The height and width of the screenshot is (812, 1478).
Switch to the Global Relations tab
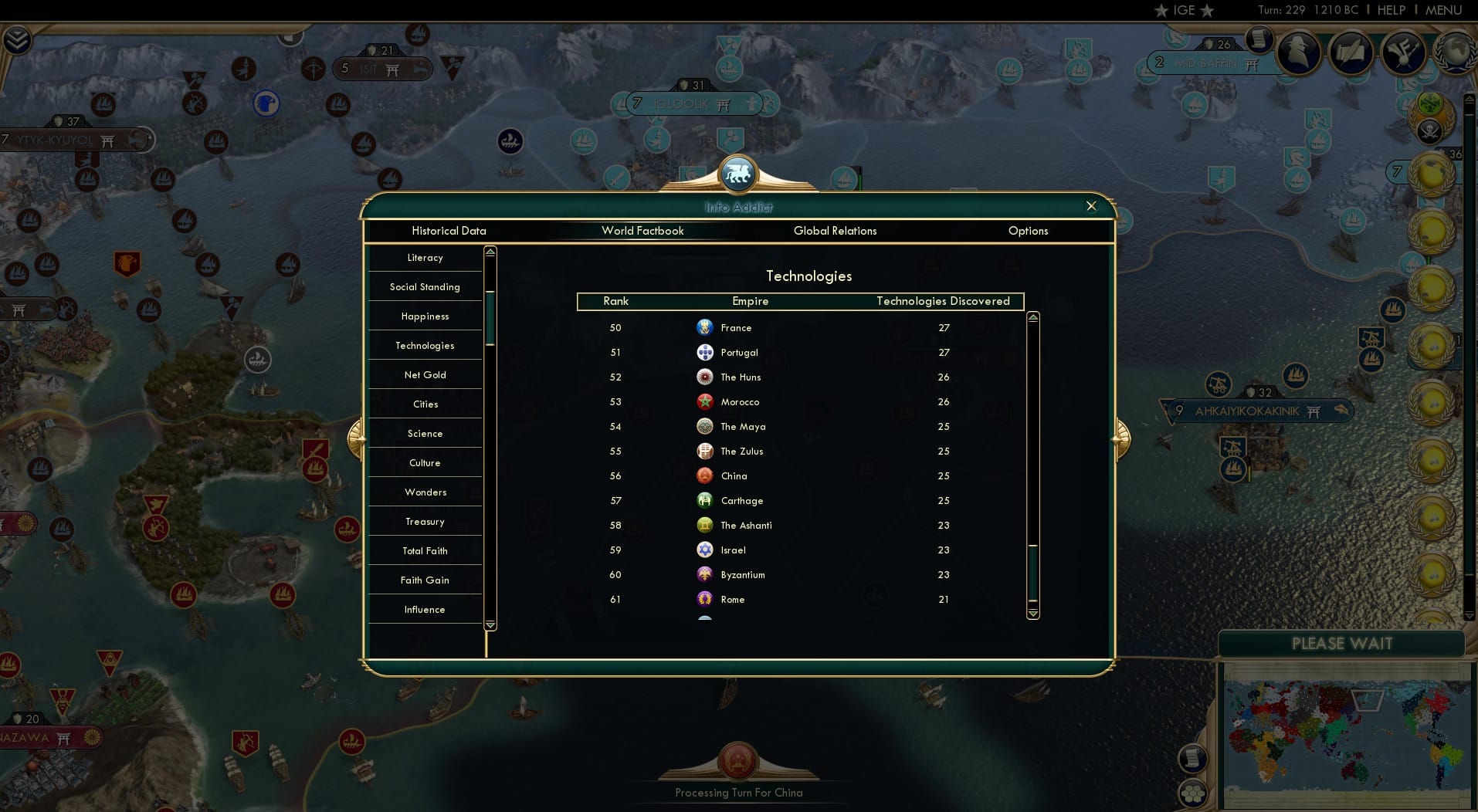(835, 231)
